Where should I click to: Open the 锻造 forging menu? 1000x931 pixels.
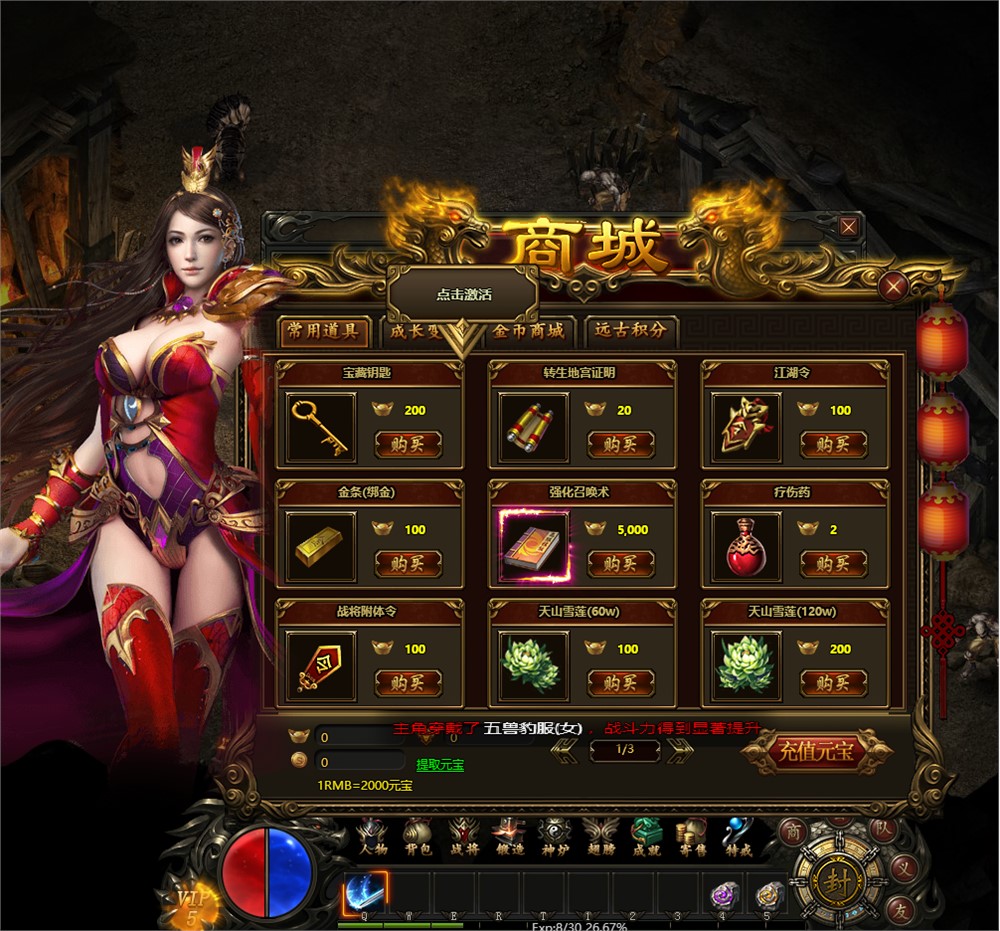pos(509,838)
